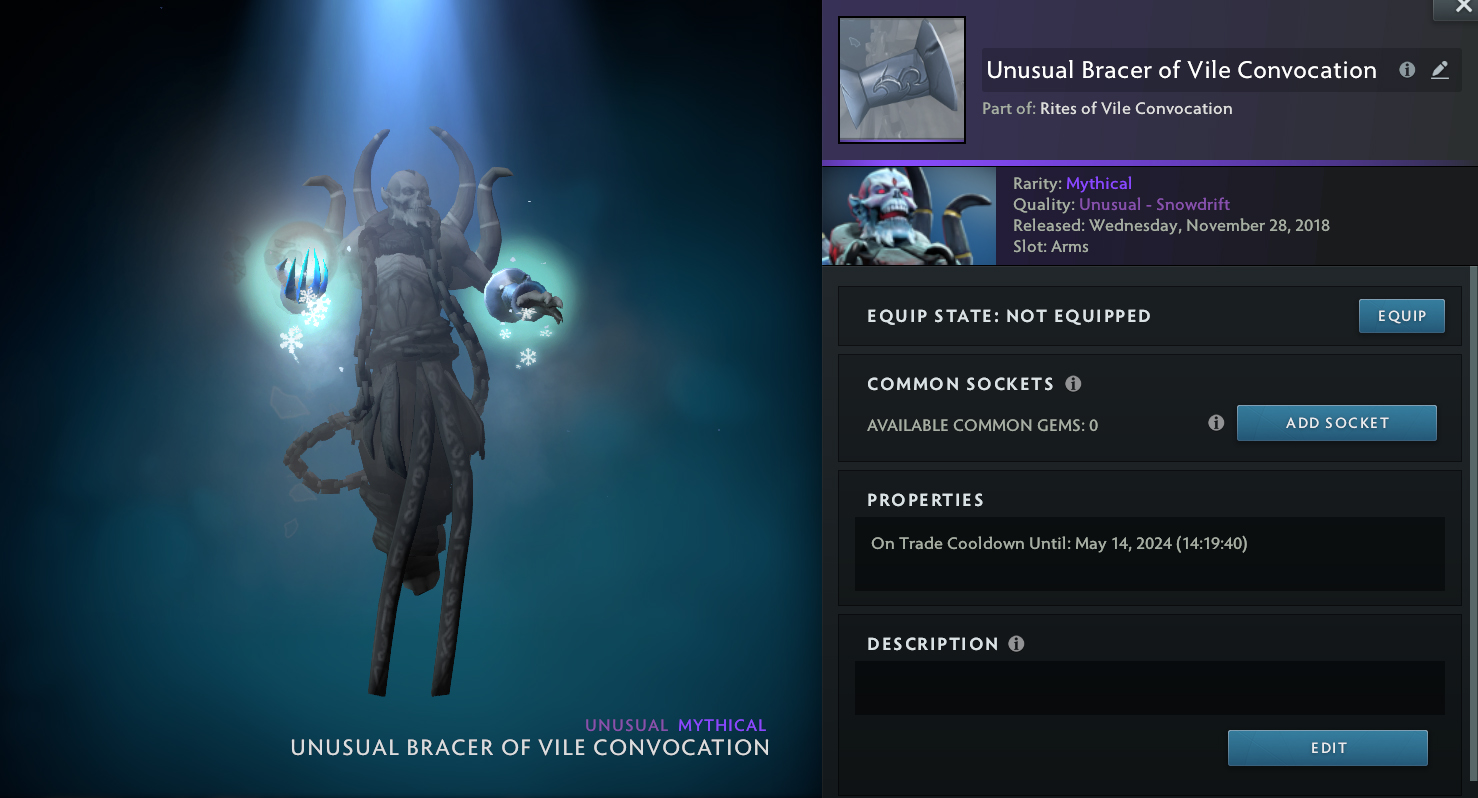Edit the item description
1478x798 pixels.
point(1327,748)
